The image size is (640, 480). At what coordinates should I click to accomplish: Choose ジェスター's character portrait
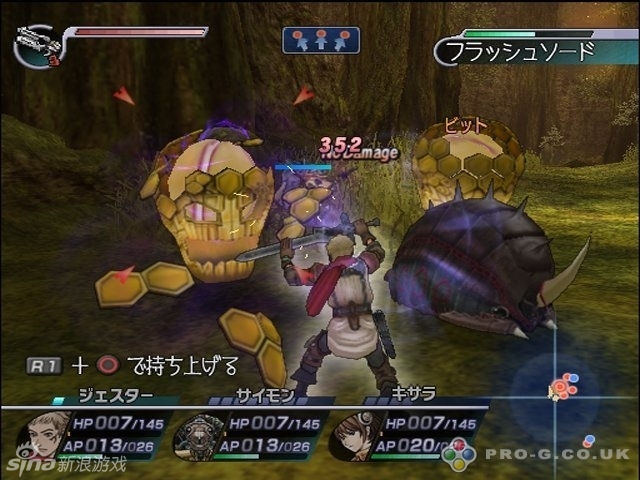coord(41,432)
